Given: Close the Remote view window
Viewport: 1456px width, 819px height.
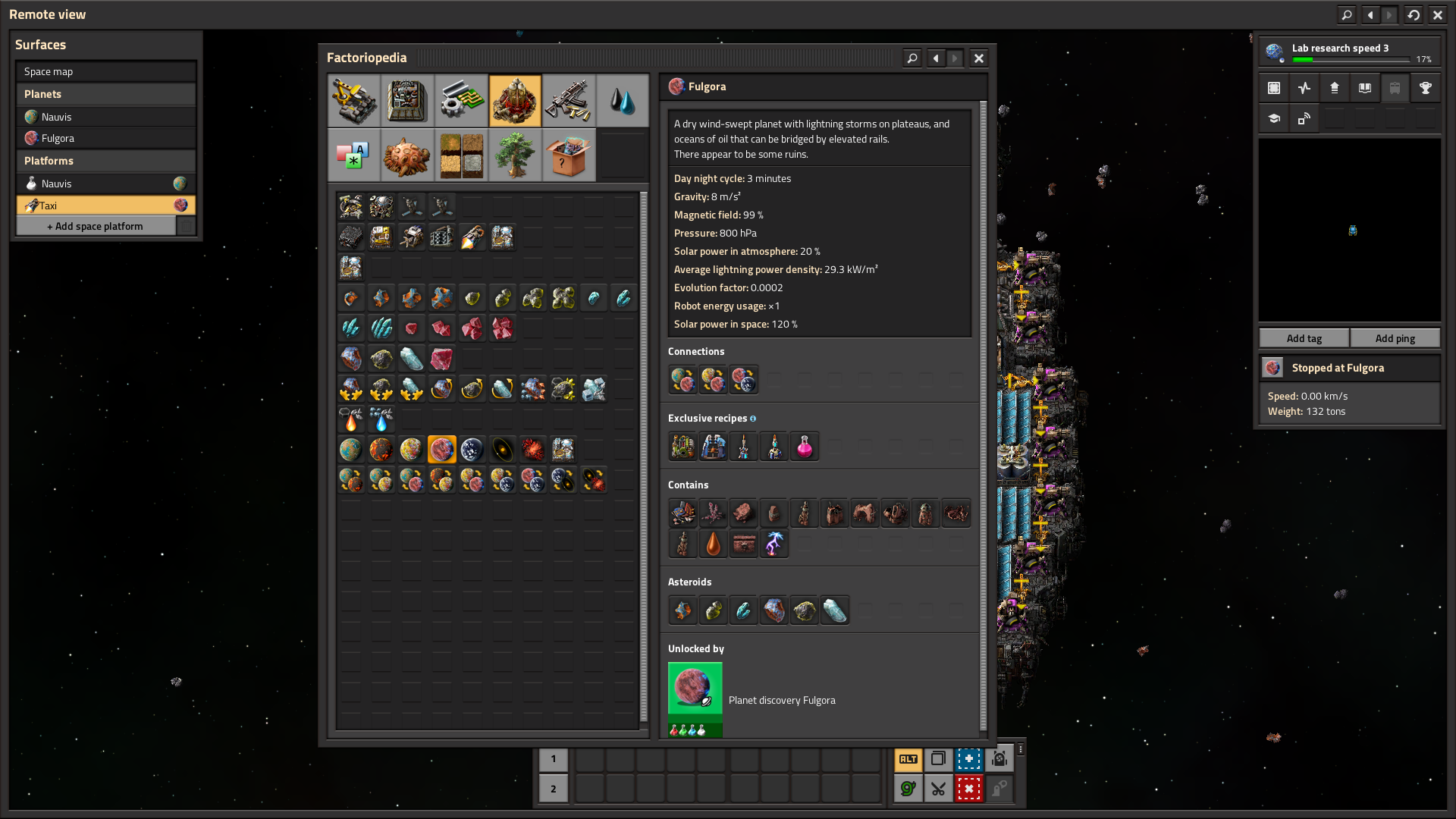Looking at the screenshot, I should (1437, 14).
